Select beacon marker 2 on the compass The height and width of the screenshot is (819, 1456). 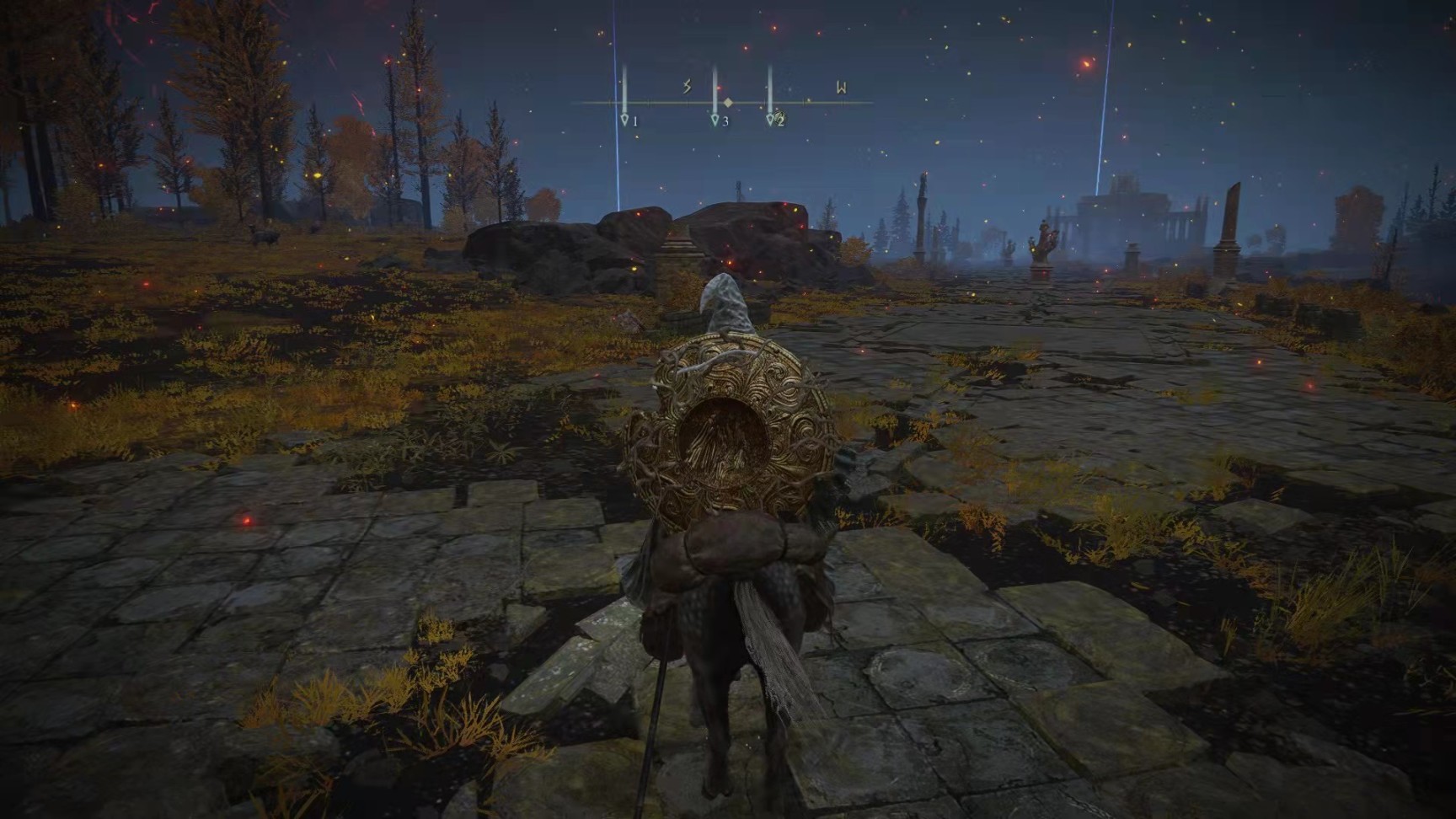(771, 120)
